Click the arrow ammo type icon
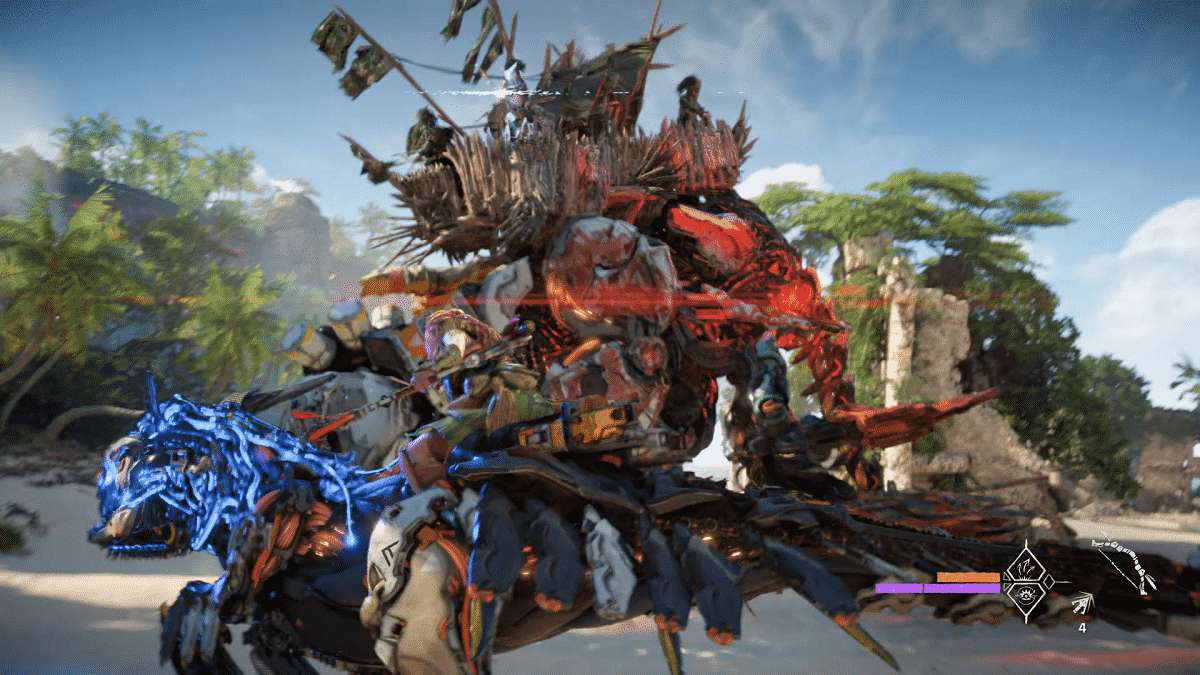This screenshot has width=1200, height=675. 1081,603
